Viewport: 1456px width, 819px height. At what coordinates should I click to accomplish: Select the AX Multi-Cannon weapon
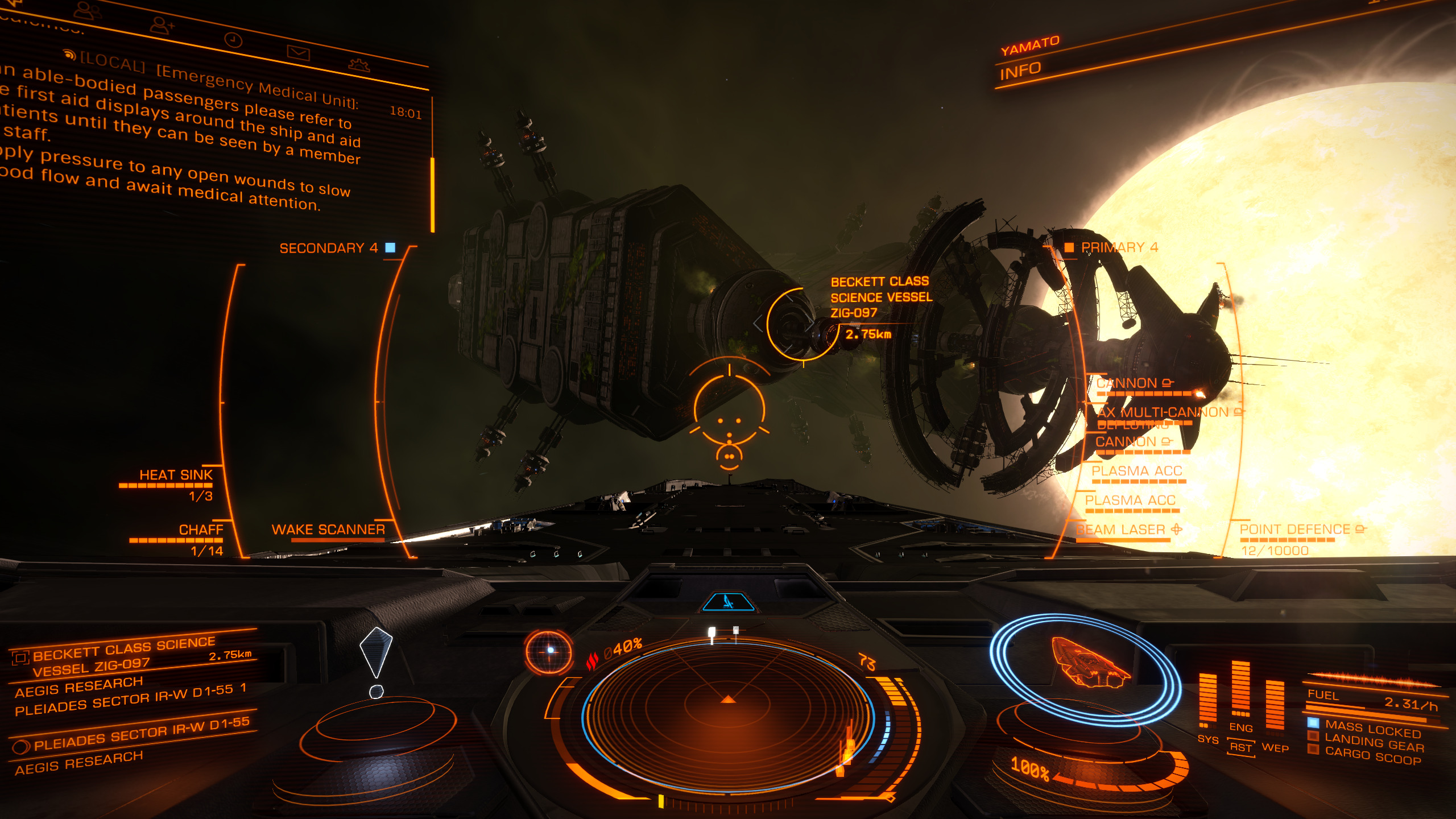point(1163,412)
